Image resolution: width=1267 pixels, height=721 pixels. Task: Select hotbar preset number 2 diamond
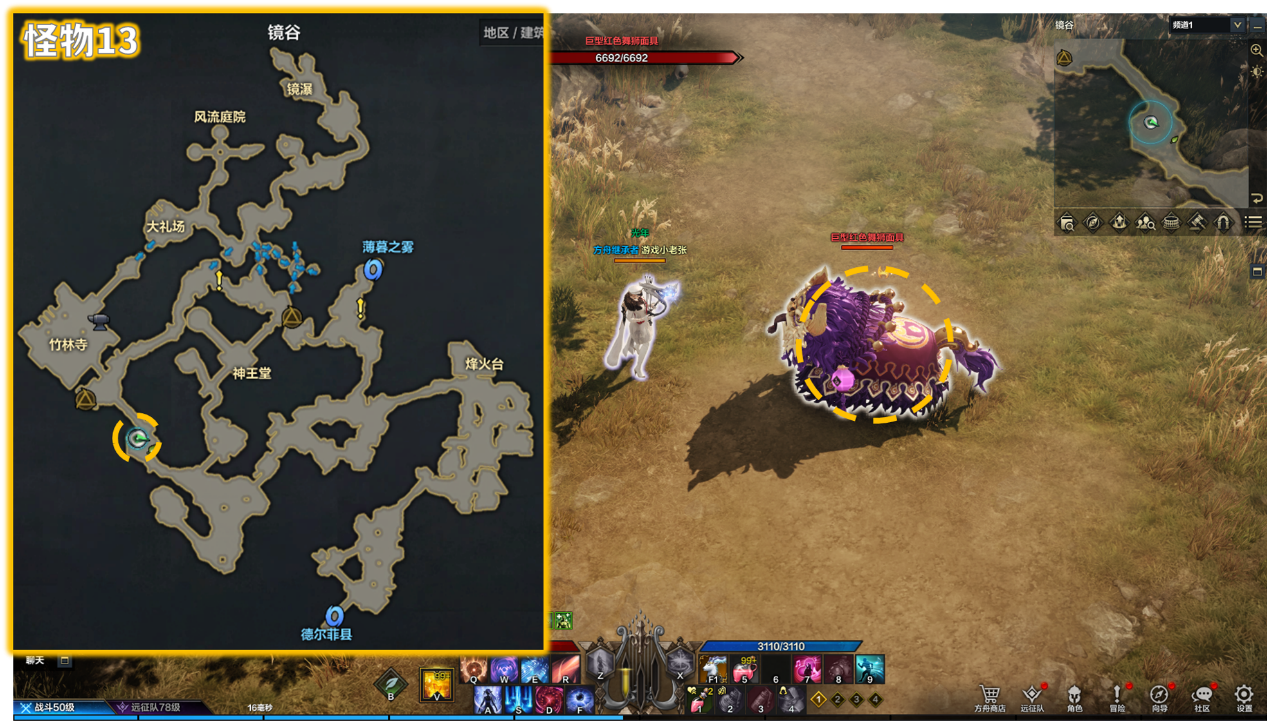(x=838, y=699)
